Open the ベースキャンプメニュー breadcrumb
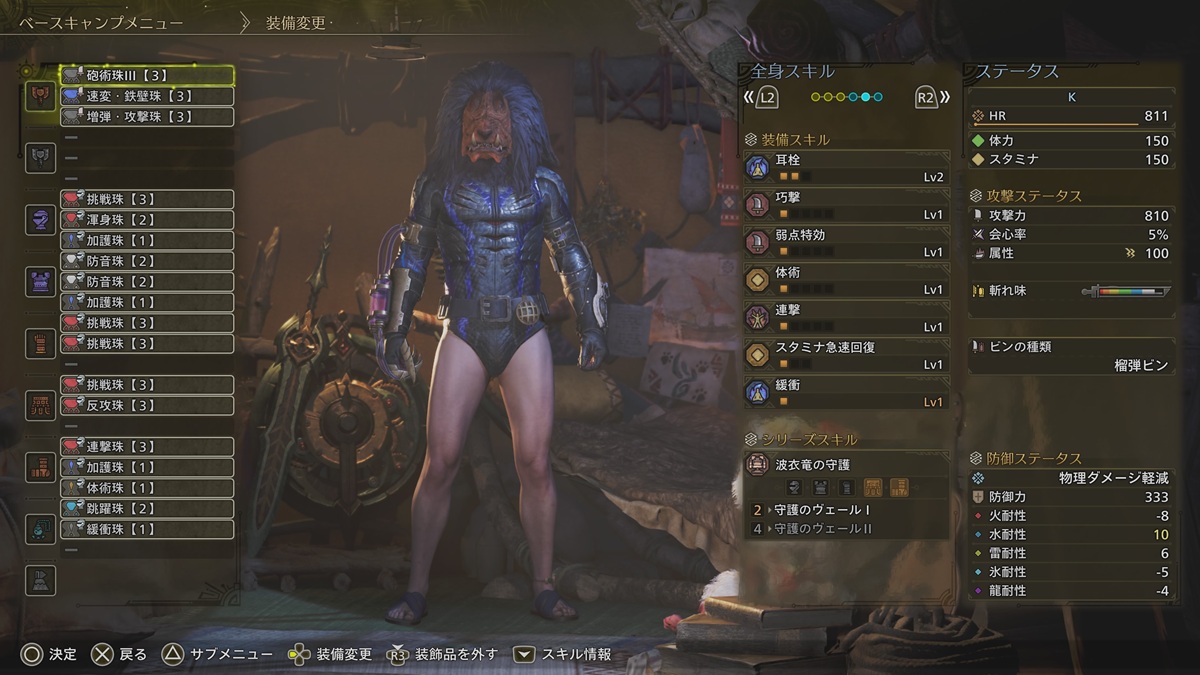 coord(102,23)
